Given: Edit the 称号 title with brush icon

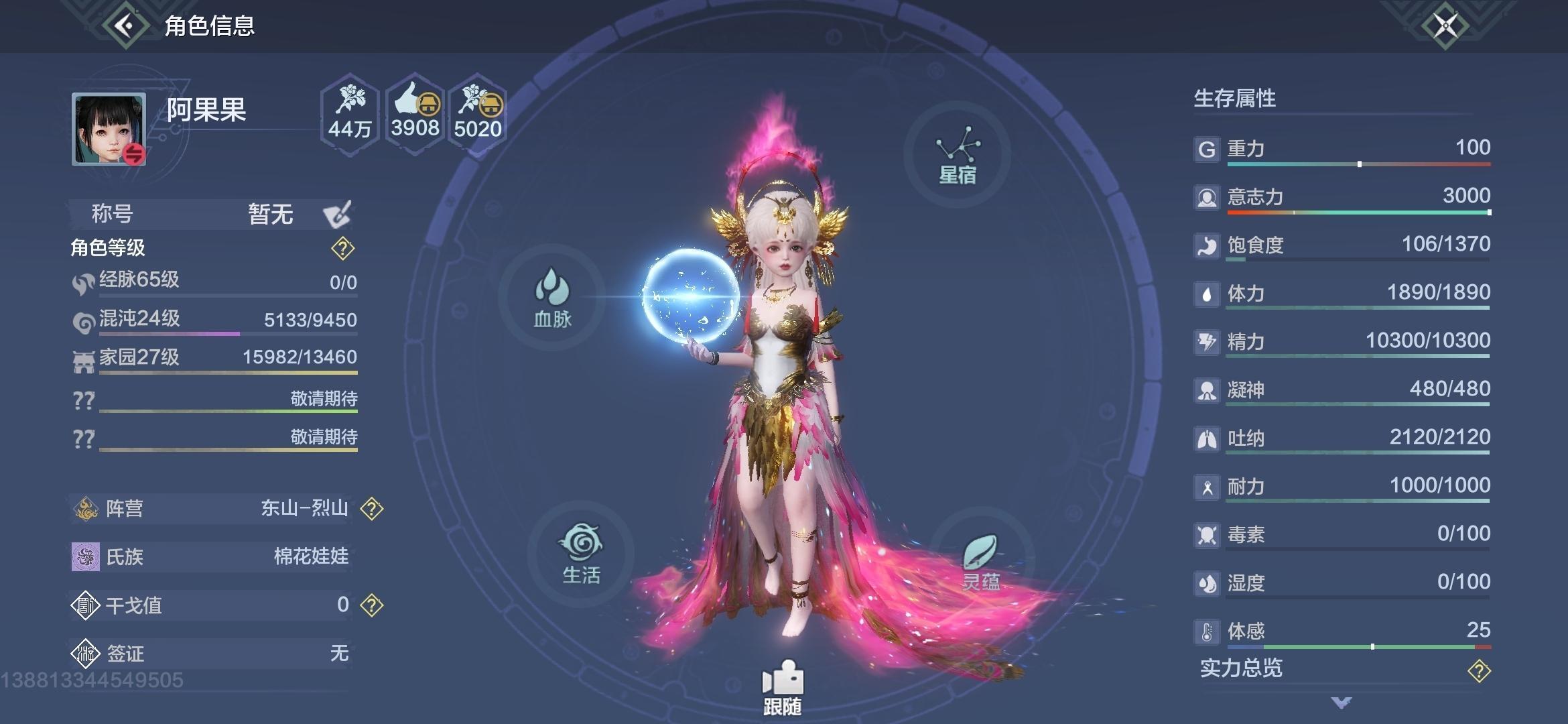Looking at the screenshot, I should coord(337,215).
